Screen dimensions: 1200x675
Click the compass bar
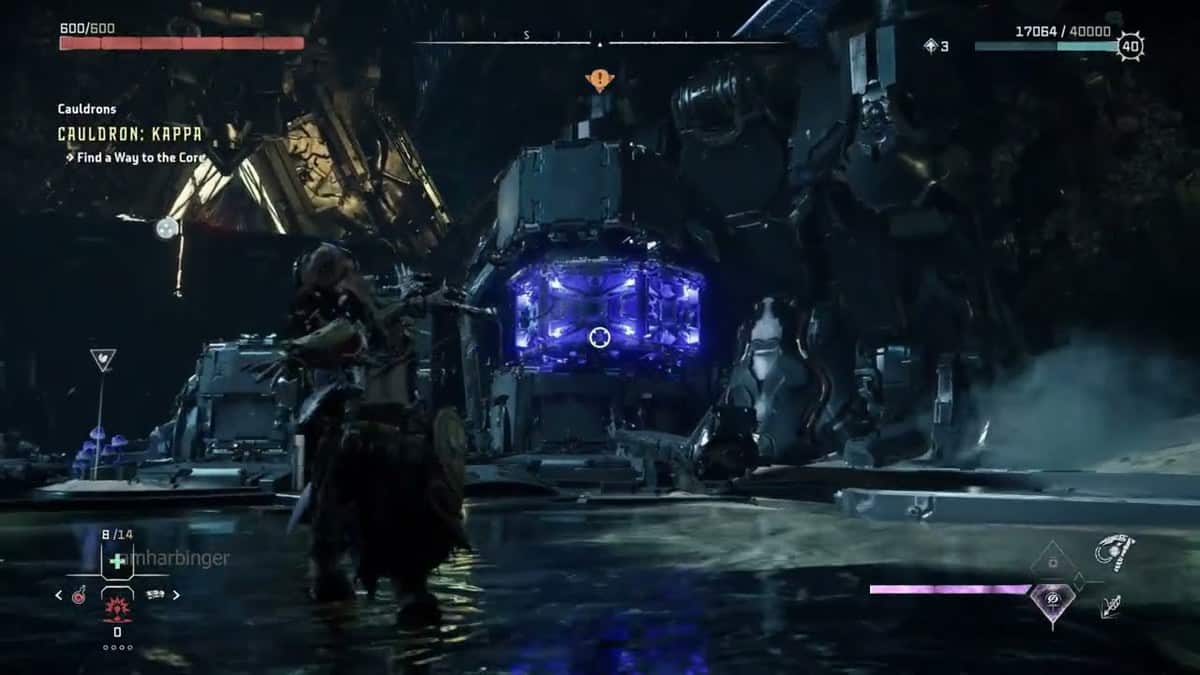pyautogui.click(x=600, y=42)
